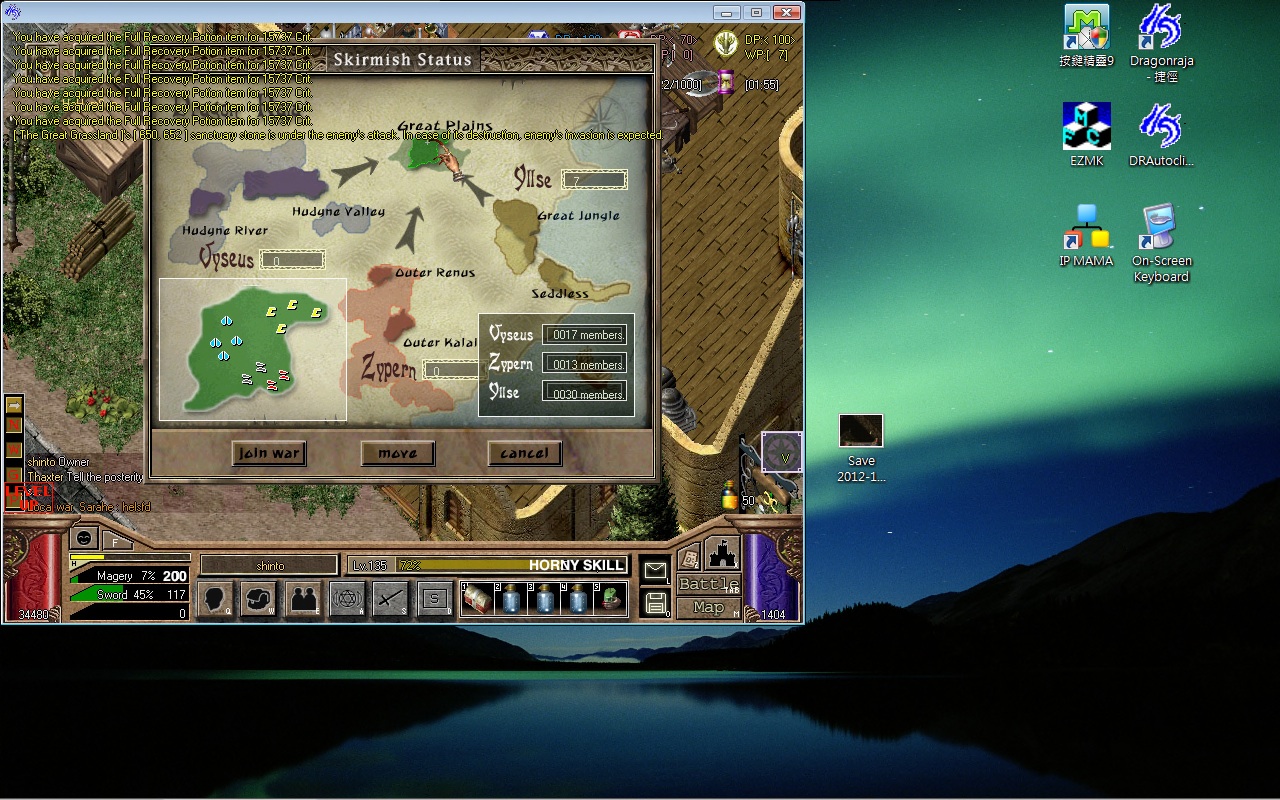This screenshot has width=1280, height=800.
Task: Click the floppy disk save icon
Action: 655,602
